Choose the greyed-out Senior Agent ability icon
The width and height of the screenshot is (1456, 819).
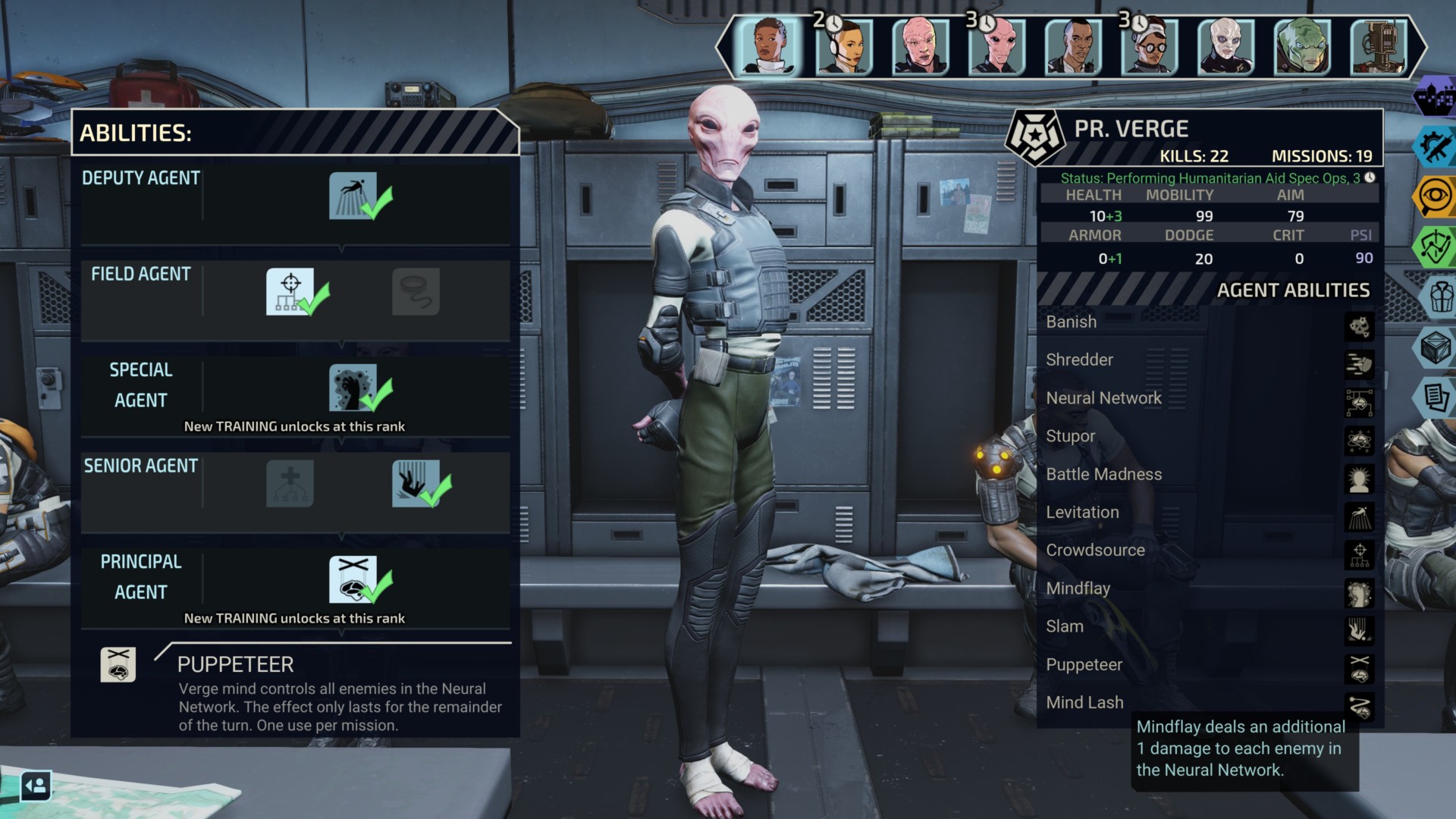[290, 484]
